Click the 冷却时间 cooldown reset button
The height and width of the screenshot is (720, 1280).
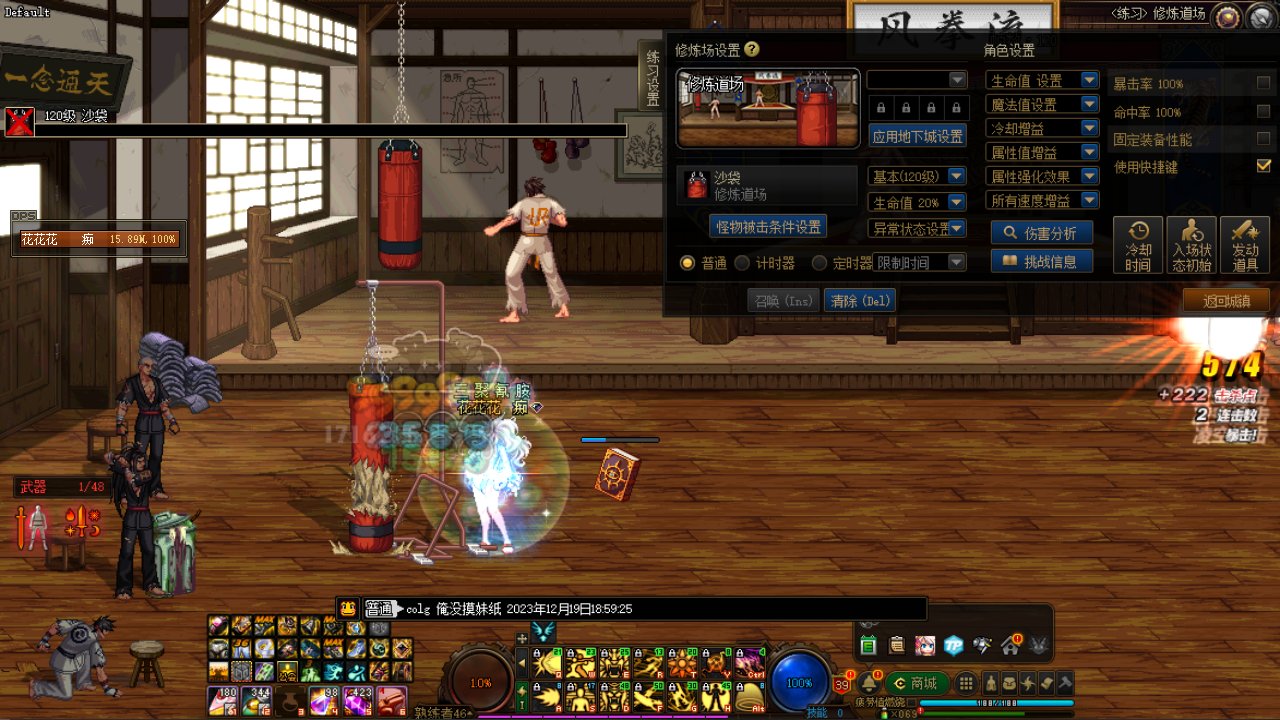(x=1138, y=245)
